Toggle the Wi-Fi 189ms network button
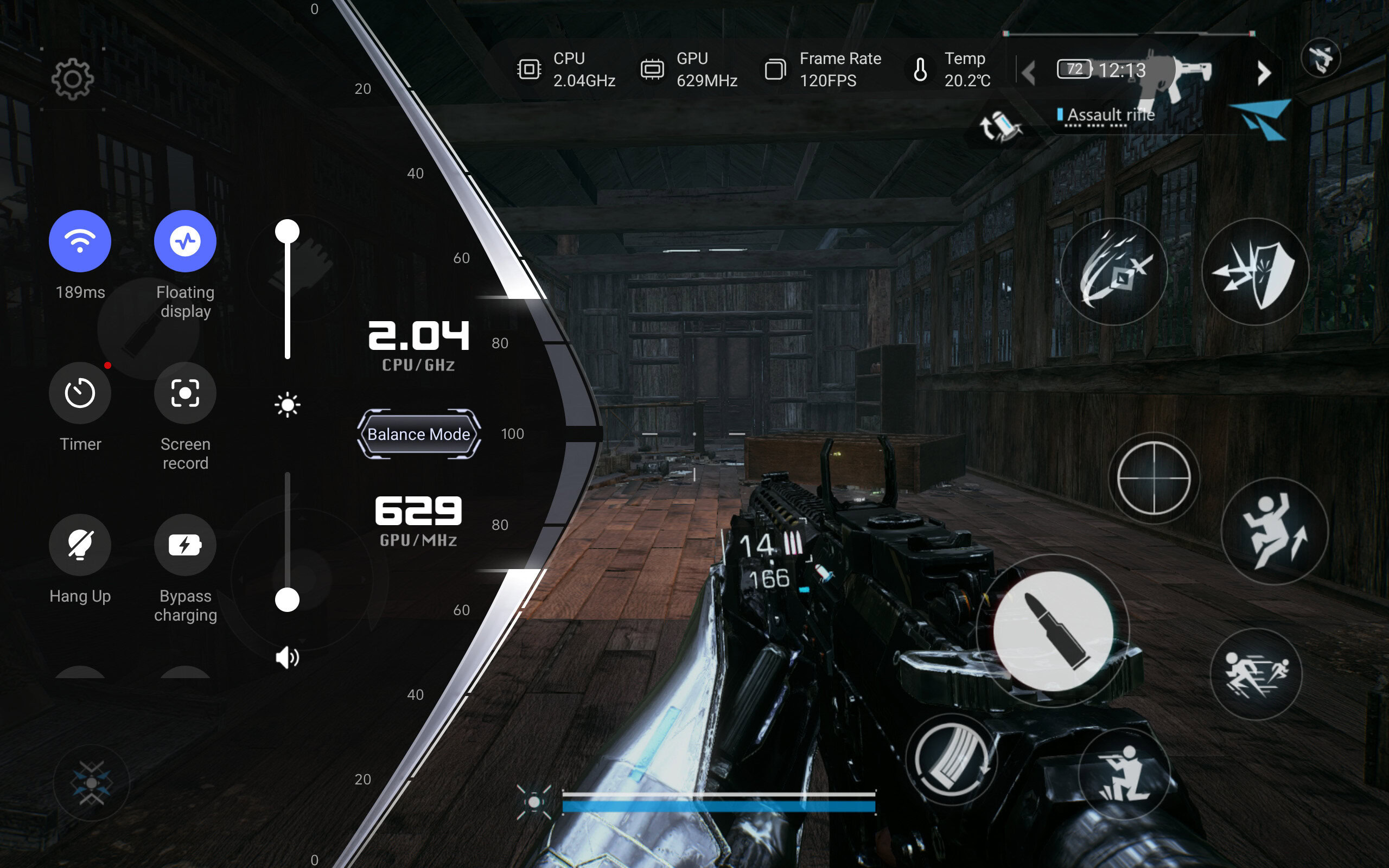Image resolution: width=1389 pixels, height=868 pixels. 80,241
